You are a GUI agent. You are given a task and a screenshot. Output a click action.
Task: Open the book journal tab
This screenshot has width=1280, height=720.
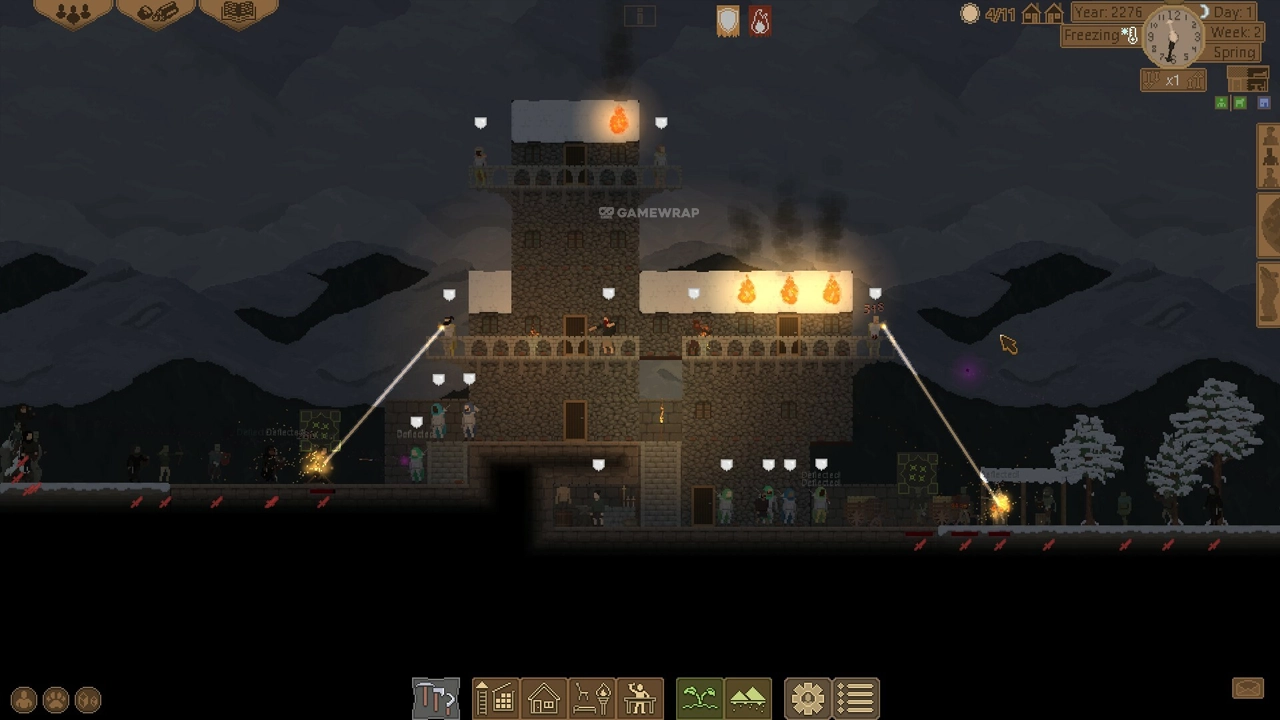tap(238, 13)
